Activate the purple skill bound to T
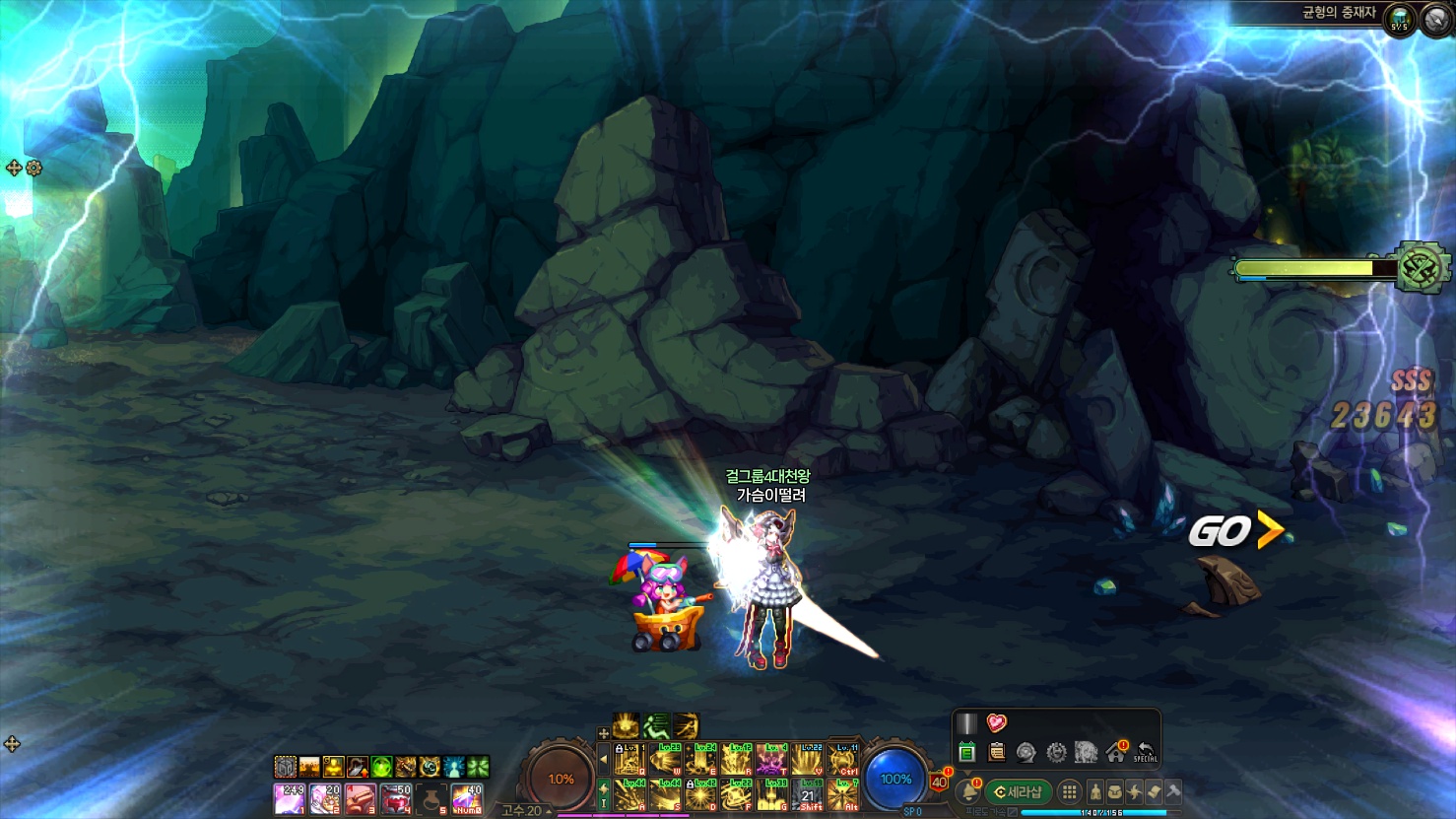The width and height of the screenshot is (1456, 819). pyautogui.click(x=771, y=760)
